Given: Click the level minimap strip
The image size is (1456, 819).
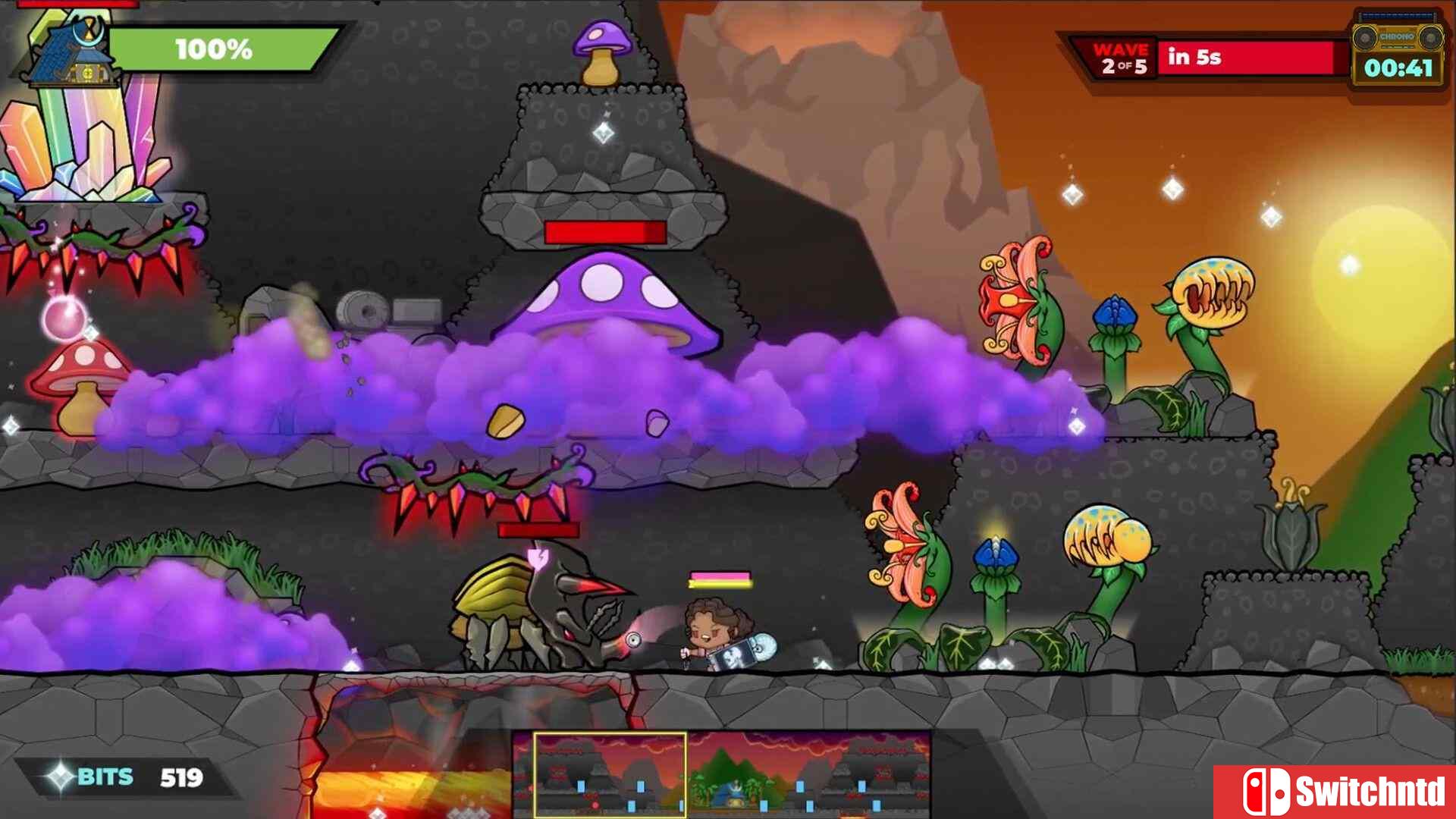Looking at the screenshot, I should pyautogui.click(x=721, y=773).
